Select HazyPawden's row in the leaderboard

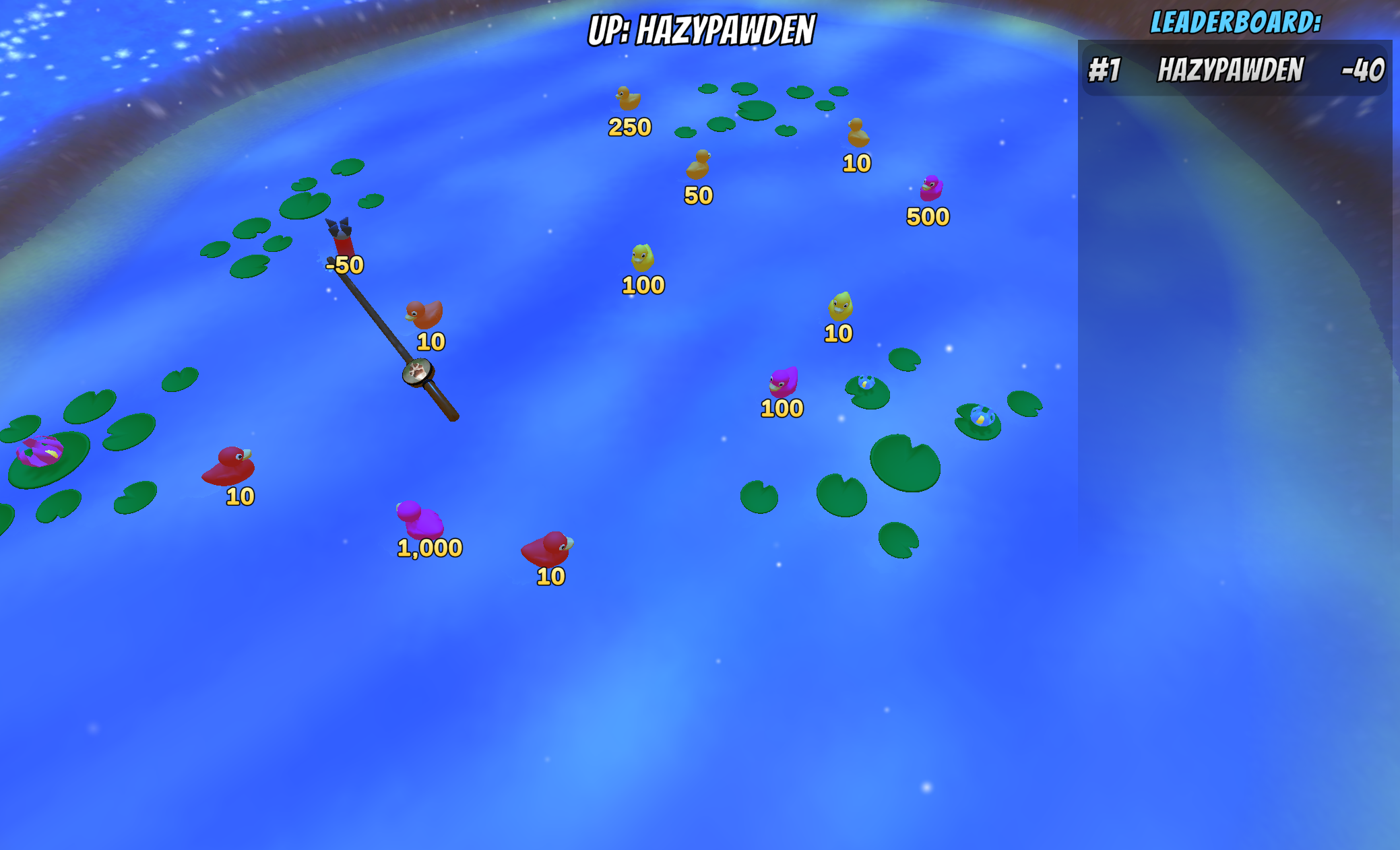tap(1234, 70)
